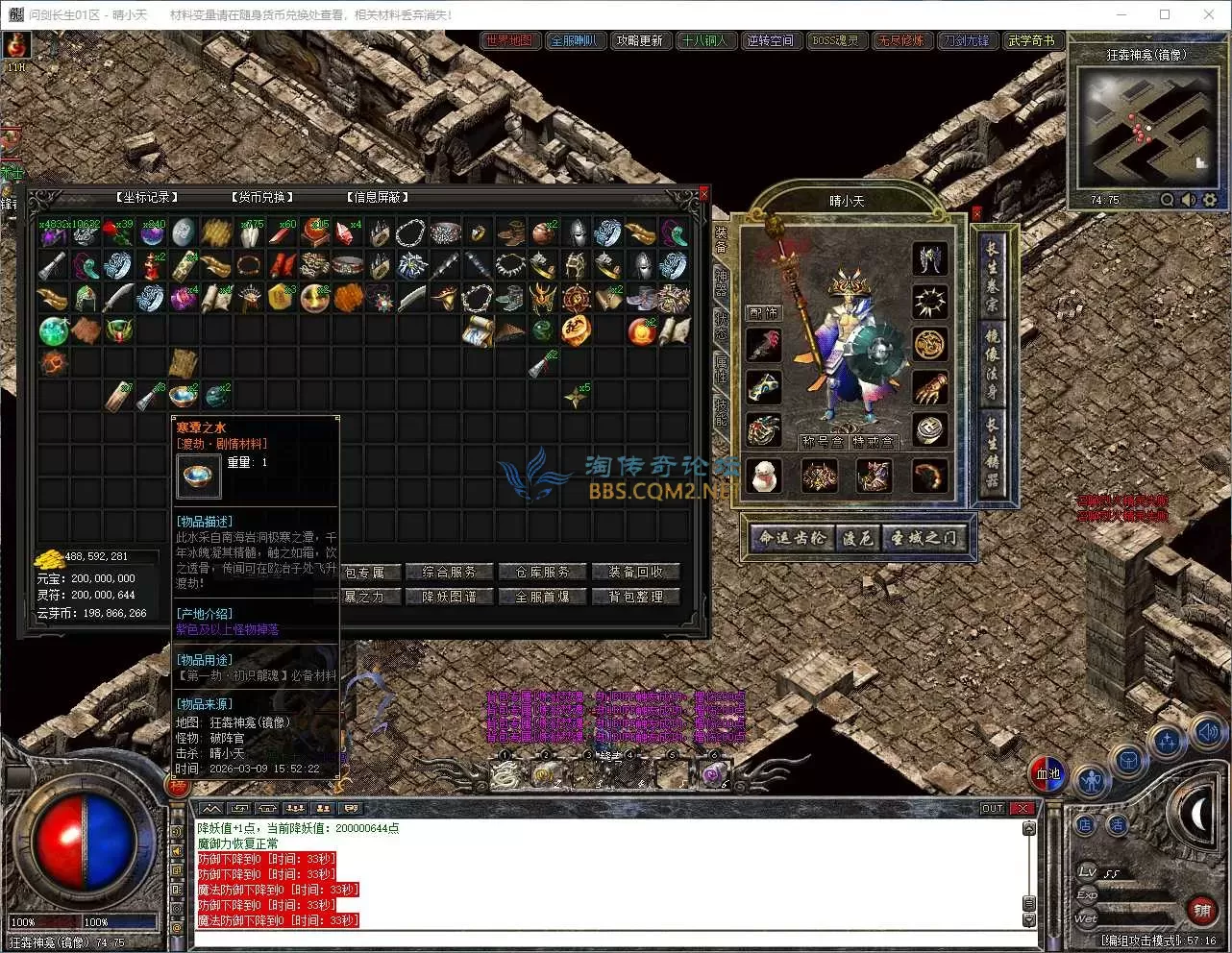Open the BOSS魂灵 menu
The height and width of the screenshot is (953, 1232).
835,40
